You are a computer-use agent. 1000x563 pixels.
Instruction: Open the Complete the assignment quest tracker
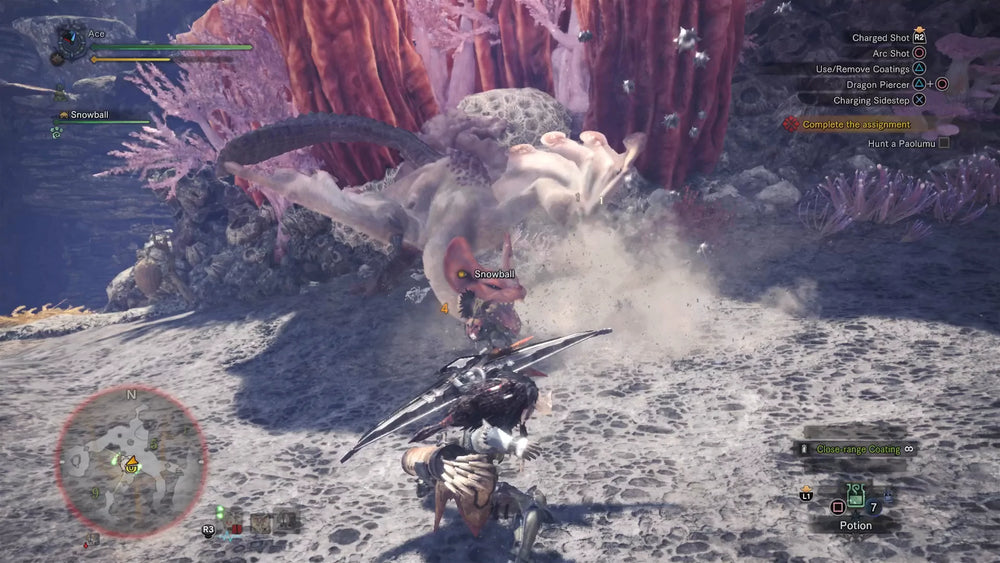(x=857, y=124)
